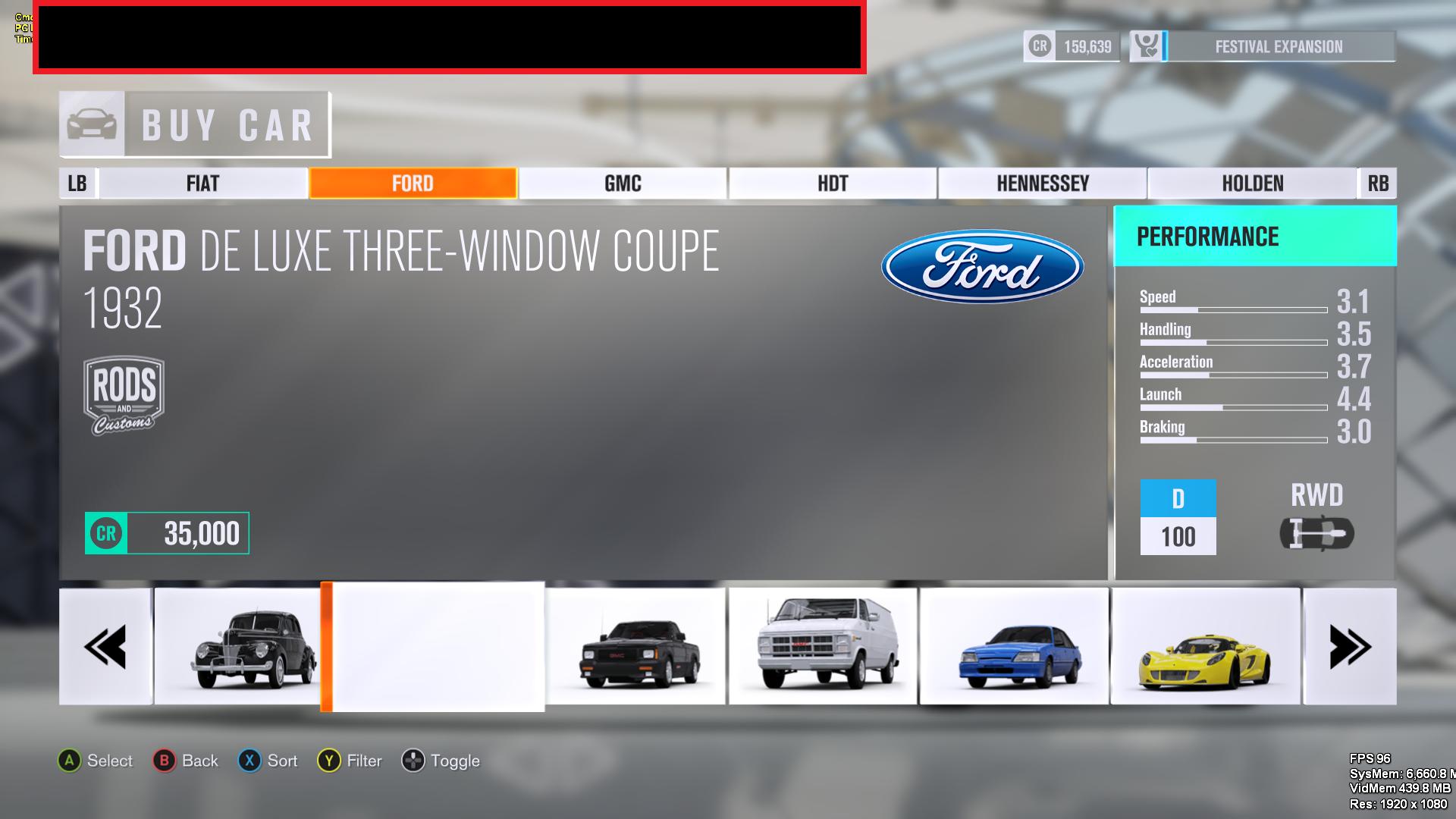Screen dimensions: 1456x819
Task: Click the RWD drivetrain diagram icon
Action: (x=1319, y=533)
